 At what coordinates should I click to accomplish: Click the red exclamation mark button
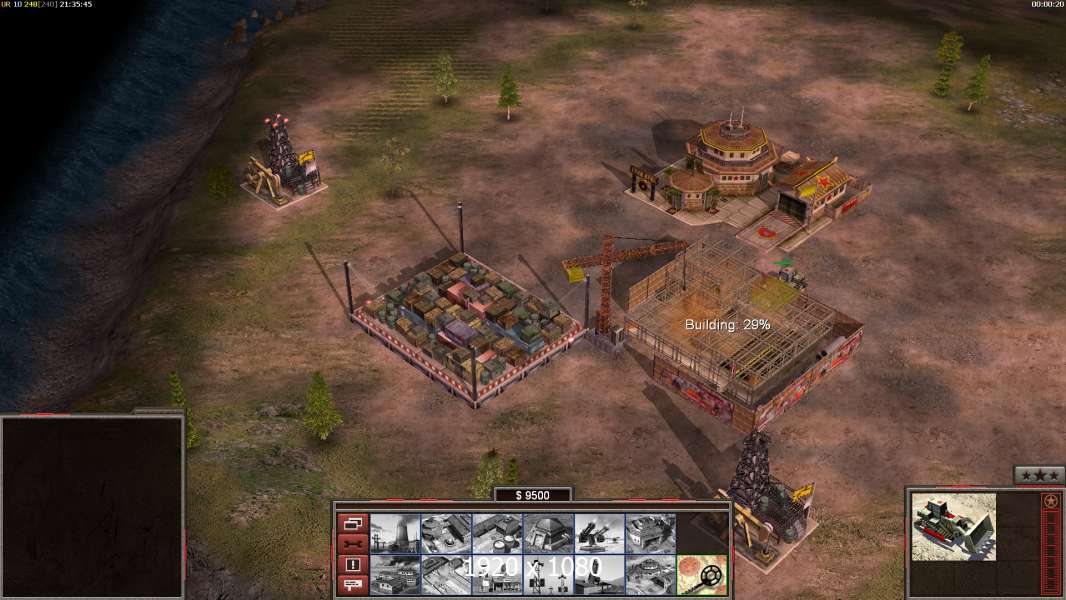point(352,565)
